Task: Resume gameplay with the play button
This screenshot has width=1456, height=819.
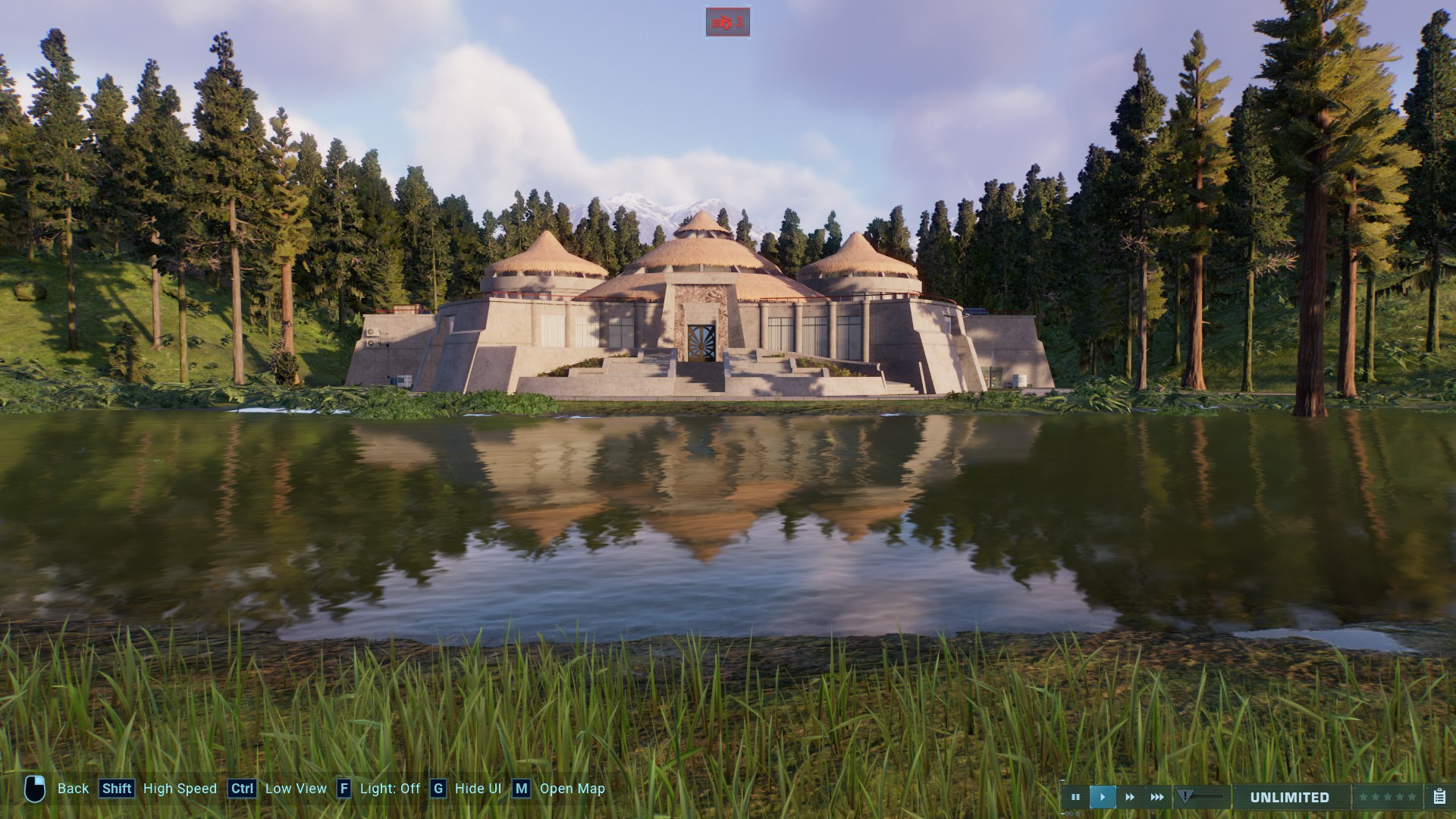Action: click(x=1103, y=797)
